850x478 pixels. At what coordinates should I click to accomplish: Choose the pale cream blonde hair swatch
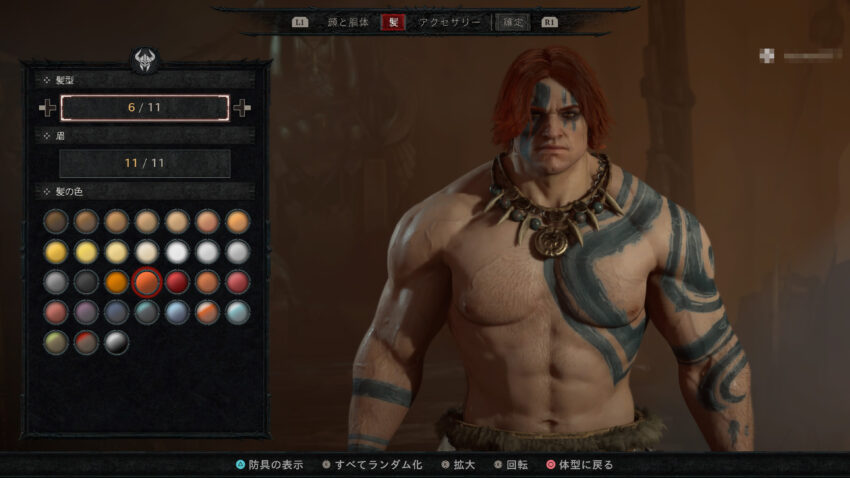tap(147, 251)
